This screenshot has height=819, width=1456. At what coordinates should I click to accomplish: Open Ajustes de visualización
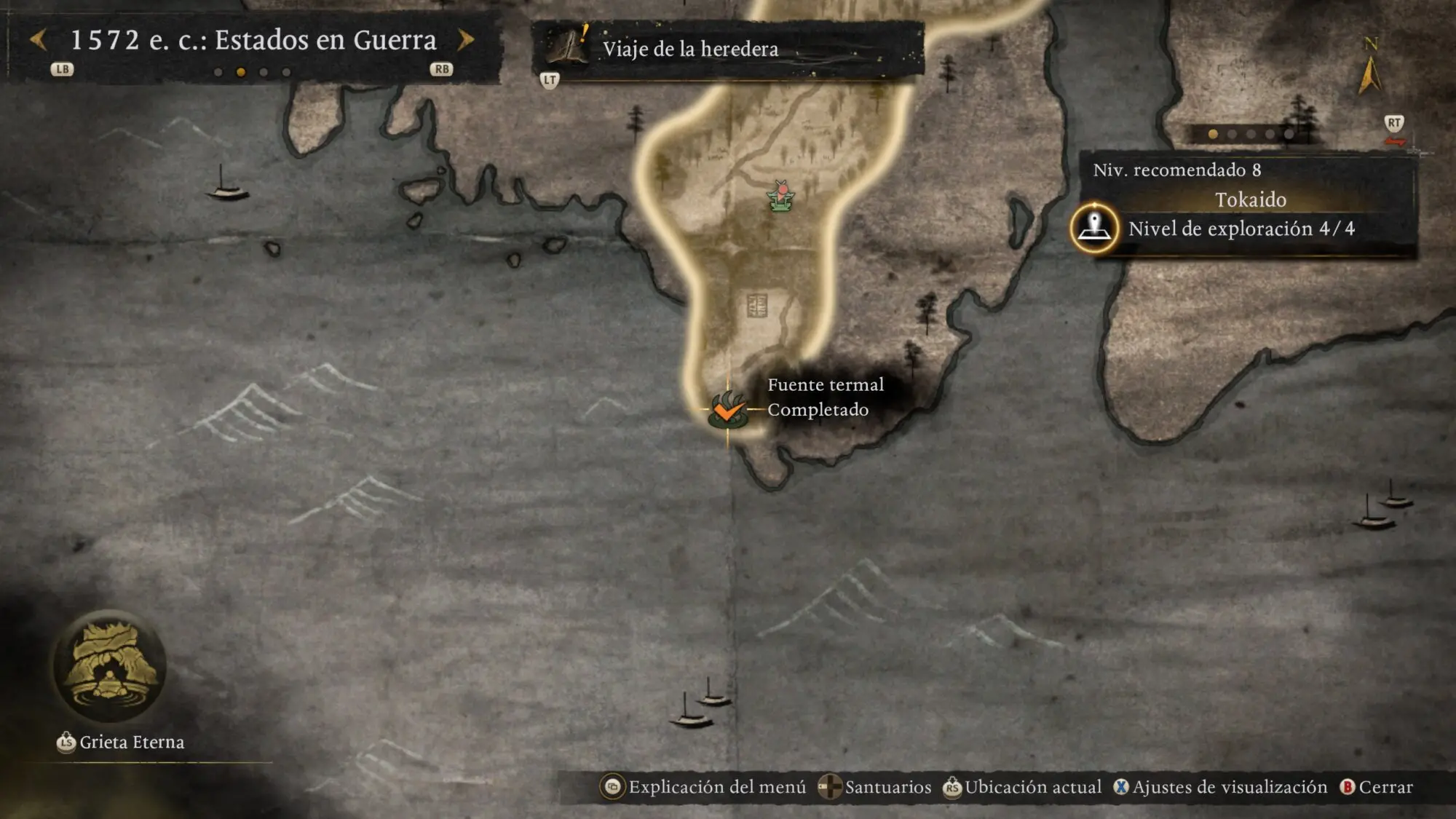pos(1220,787)
